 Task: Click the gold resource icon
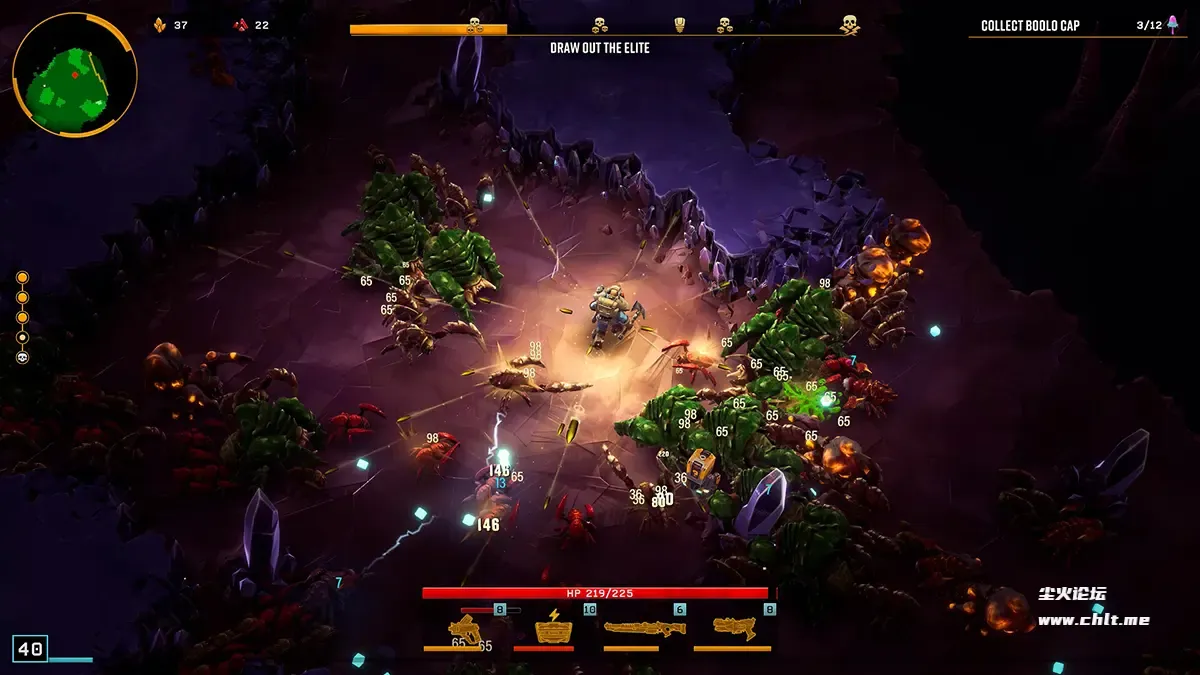tap(159, 25)
